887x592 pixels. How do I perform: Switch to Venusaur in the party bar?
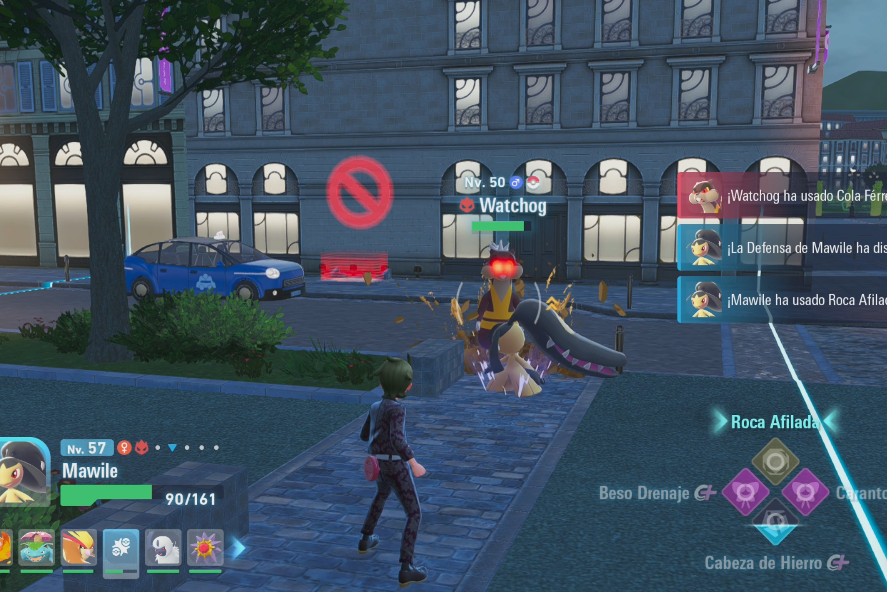click(x=36, y=547)
